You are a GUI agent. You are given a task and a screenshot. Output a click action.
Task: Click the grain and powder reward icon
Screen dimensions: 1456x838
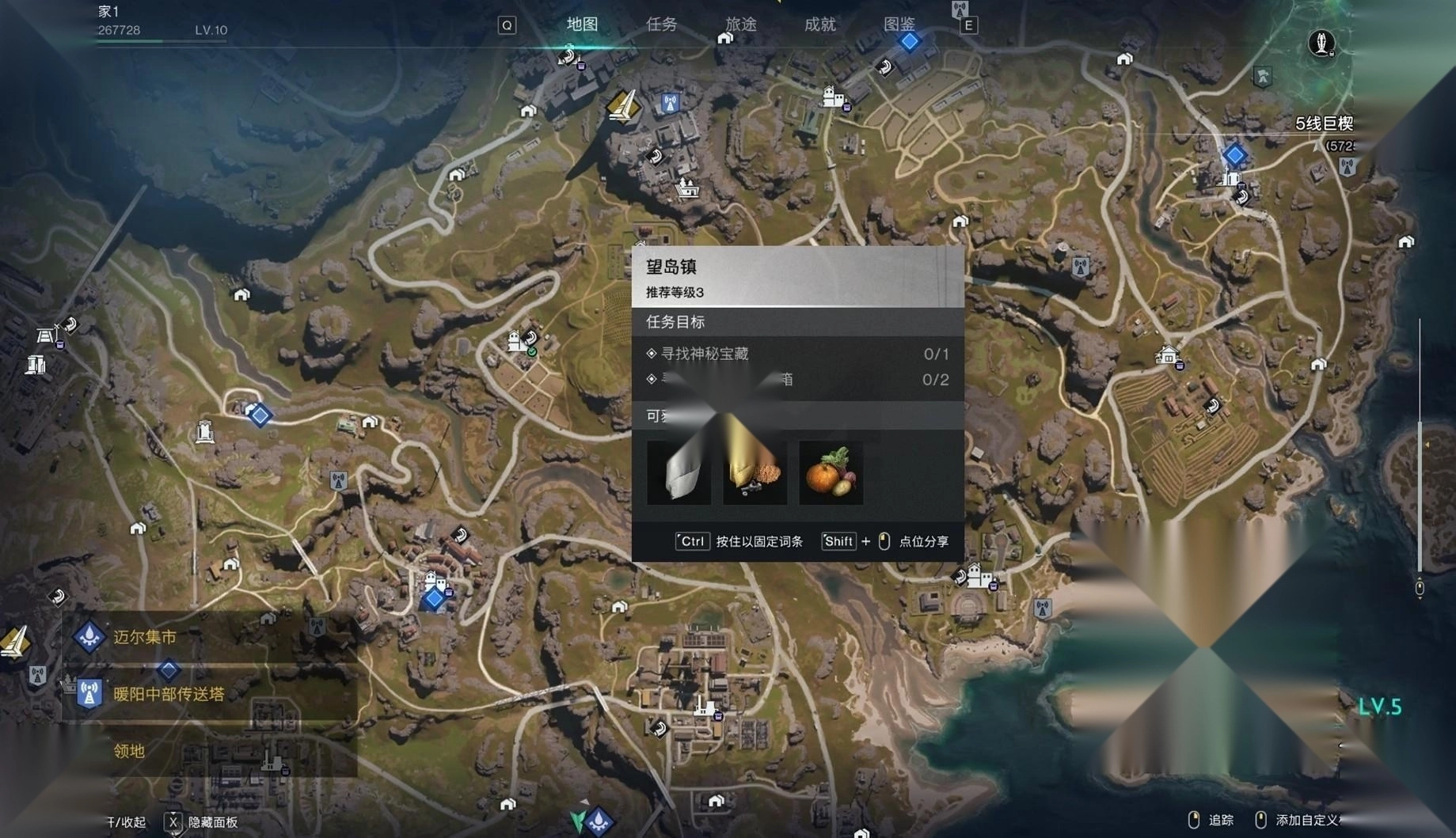(755, 473)
